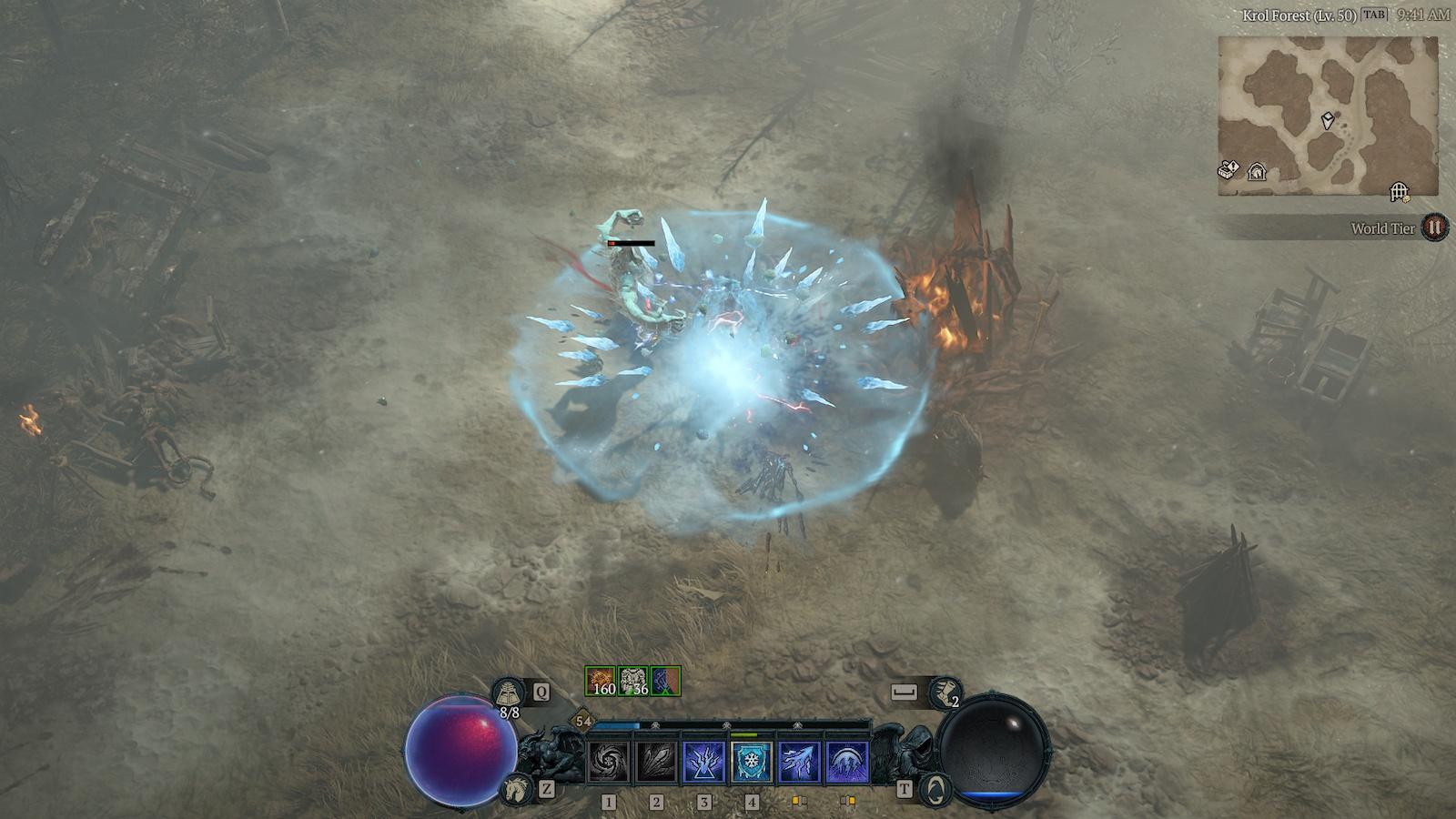
Task: Open the town portal swirl icon
Action: 935,789
